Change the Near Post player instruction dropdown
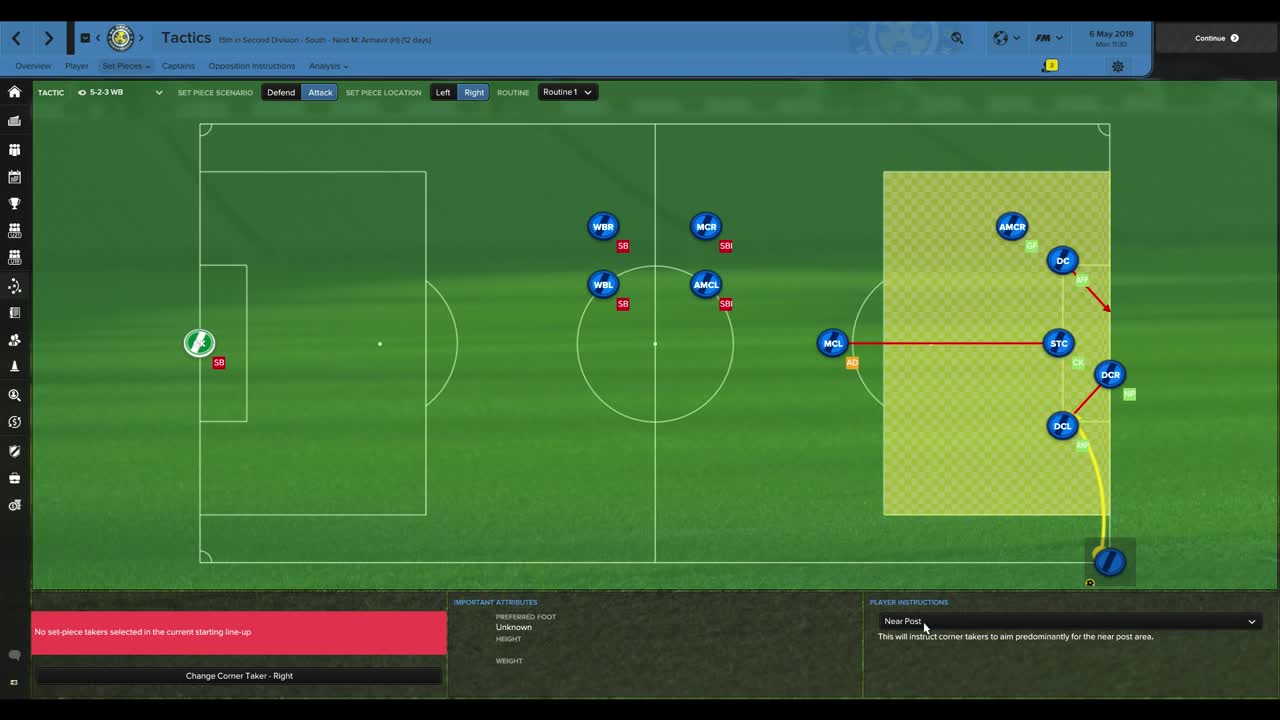The width and height of the screenshot is (1280, 720). (1068, 621)
